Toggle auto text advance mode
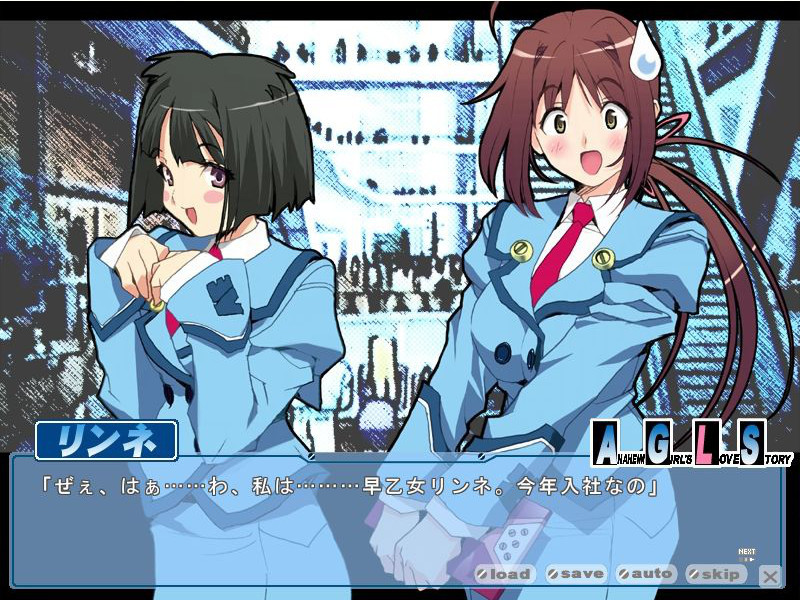Viewport: 800px width, 600px height. [x=646, y=574]
